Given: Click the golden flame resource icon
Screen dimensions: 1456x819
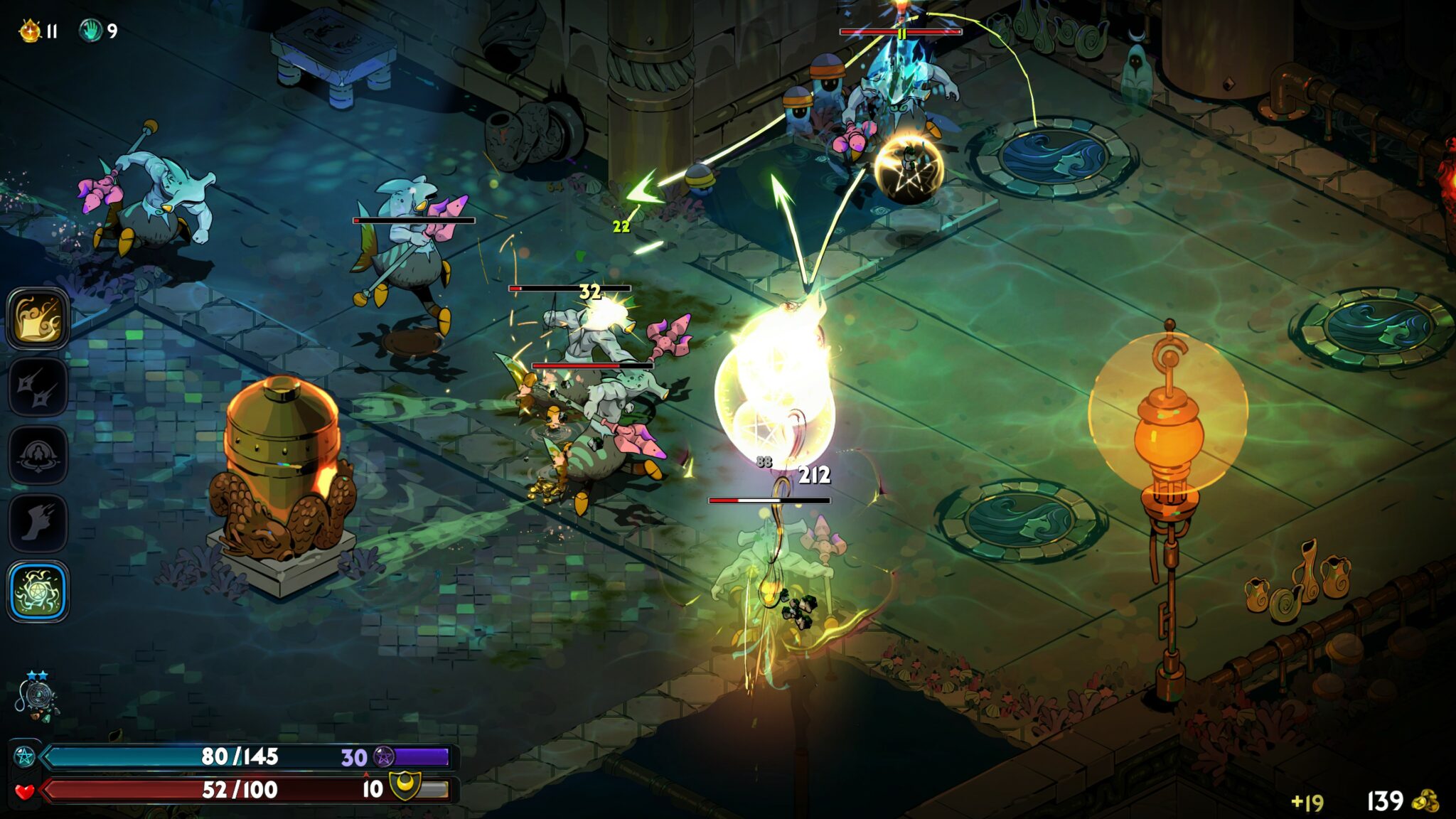Looking at the screenshot, I should (30, 31).
